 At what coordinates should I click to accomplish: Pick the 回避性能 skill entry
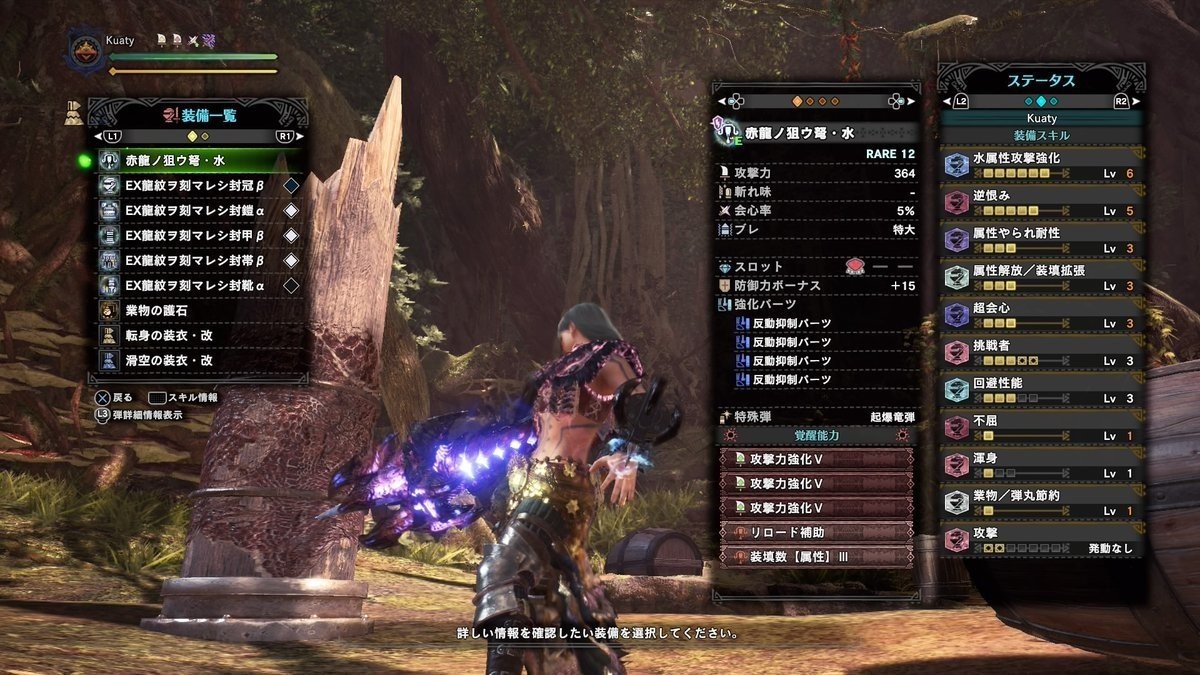[1041, 390]
